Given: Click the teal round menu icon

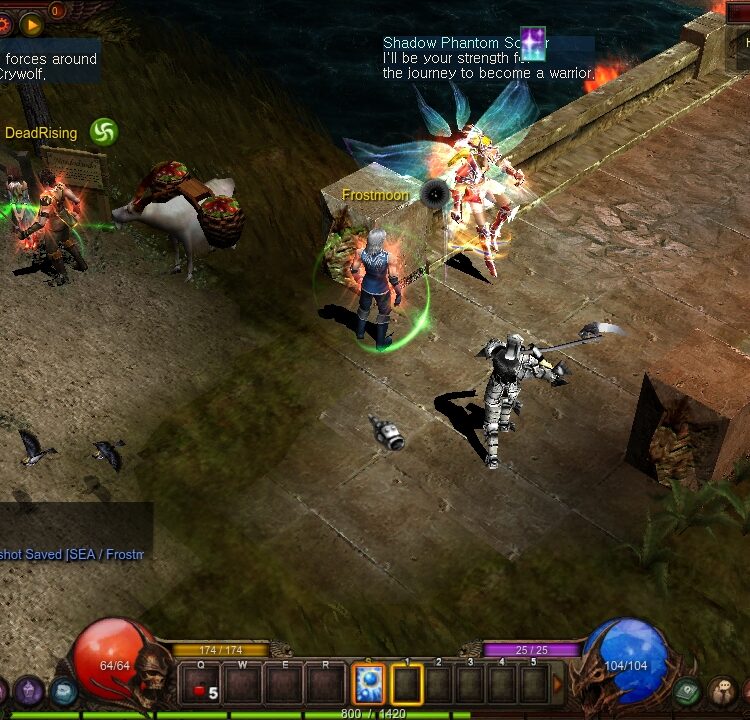Looking at the screenshot, I should coord(64,690).
